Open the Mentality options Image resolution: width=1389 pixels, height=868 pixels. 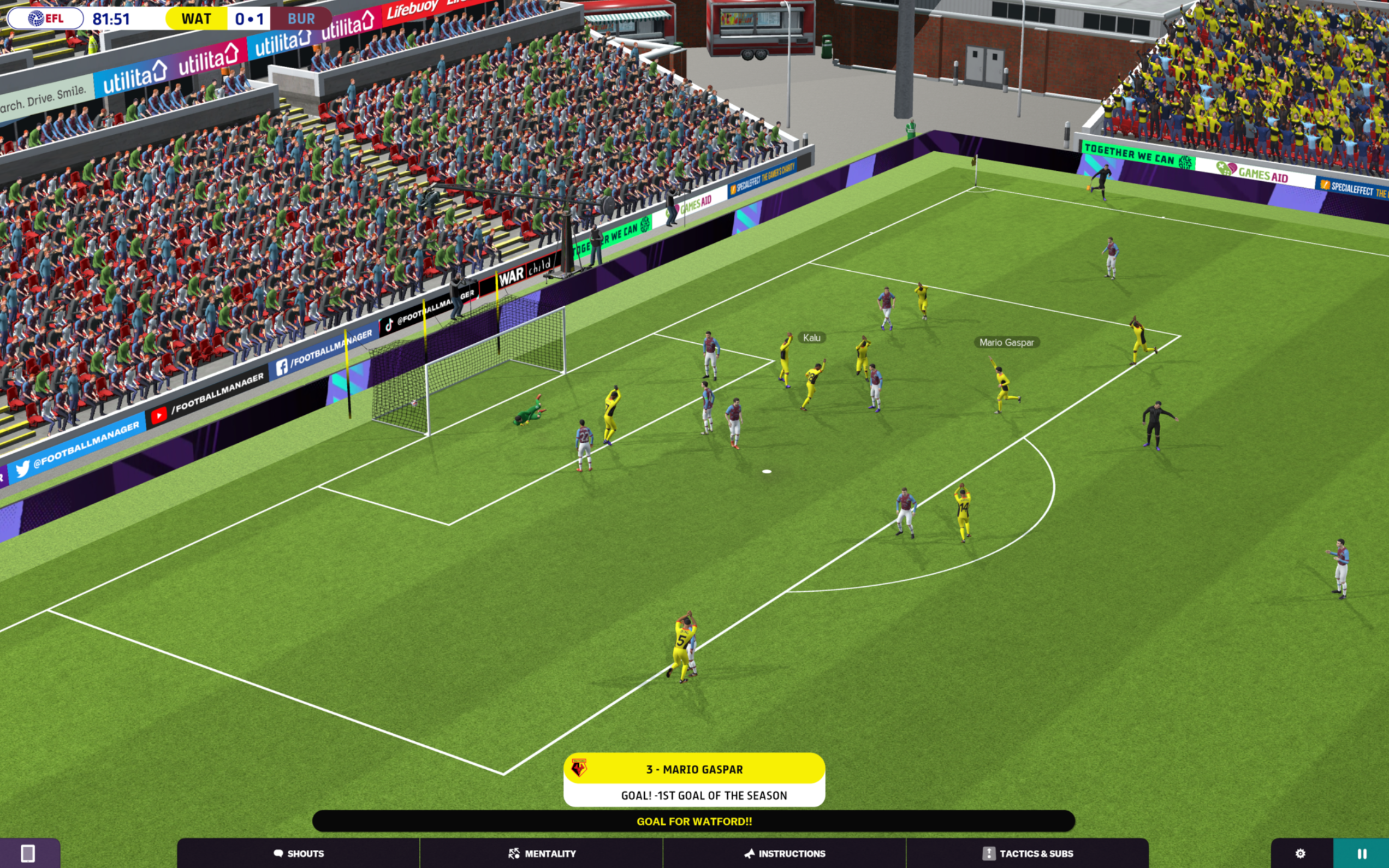tap(541, 854)
